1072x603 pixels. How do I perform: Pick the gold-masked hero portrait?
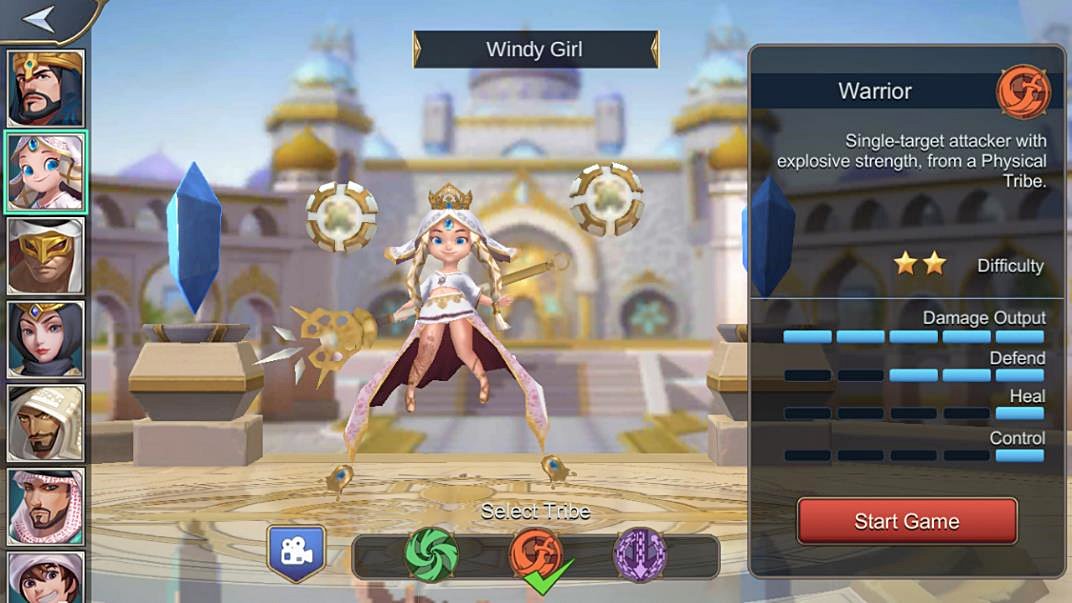[x=46, y=255]
